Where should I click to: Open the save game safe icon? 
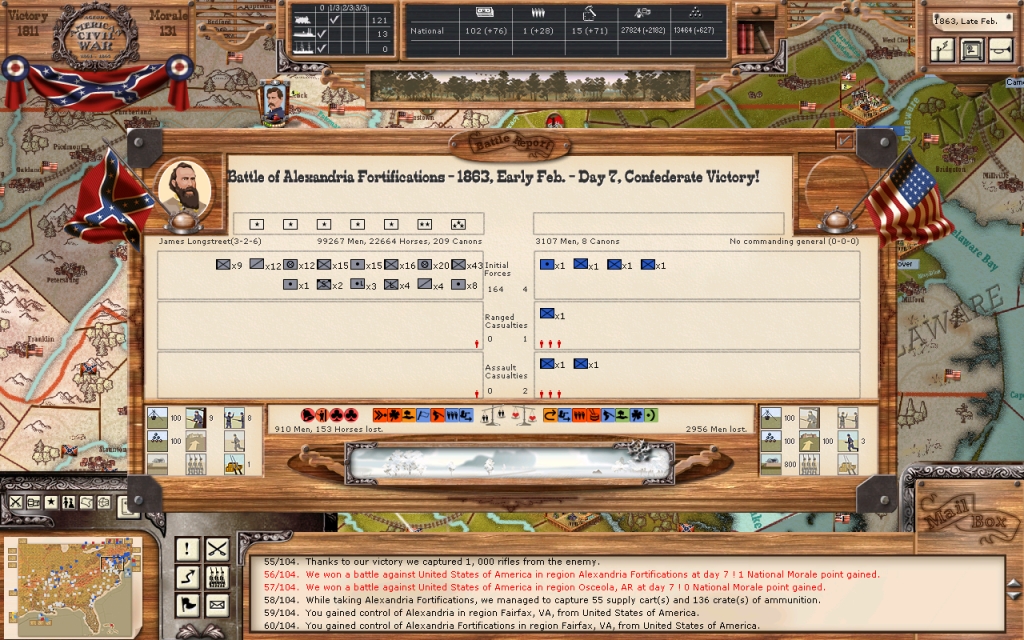(971, 49)
